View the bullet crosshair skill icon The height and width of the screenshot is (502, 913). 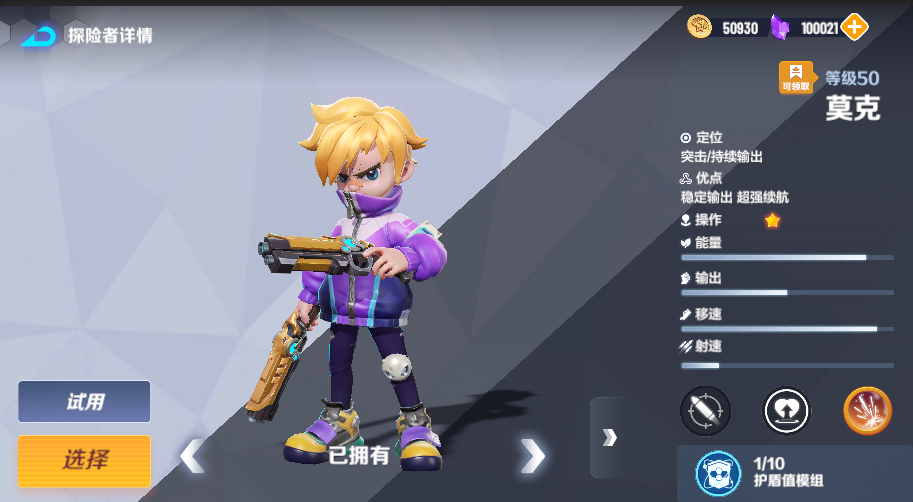click(705, 411)
